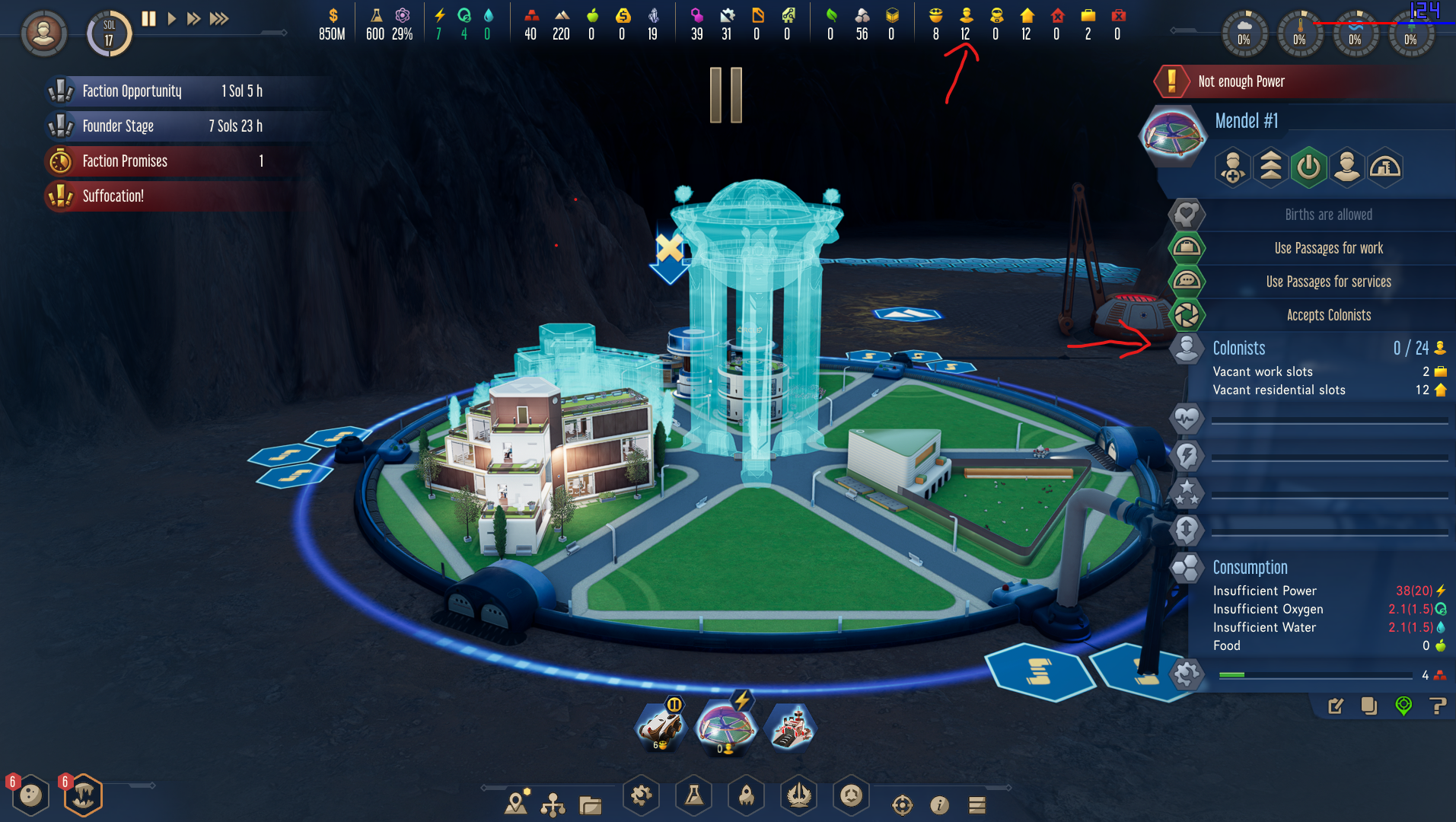Click the gear build menu icon
The height and width of the screenshot is (822, 1456).
point(642,796)
